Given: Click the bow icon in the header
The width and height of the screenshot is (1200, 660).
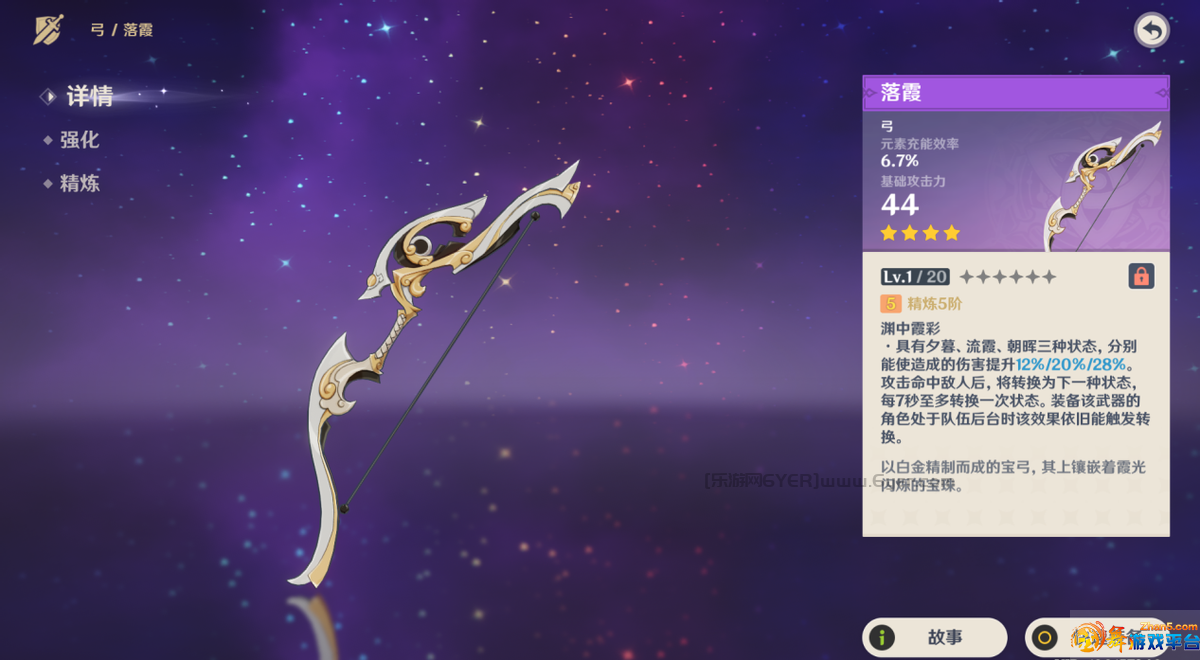Looking at the screenshot, I should click(48, 30).
